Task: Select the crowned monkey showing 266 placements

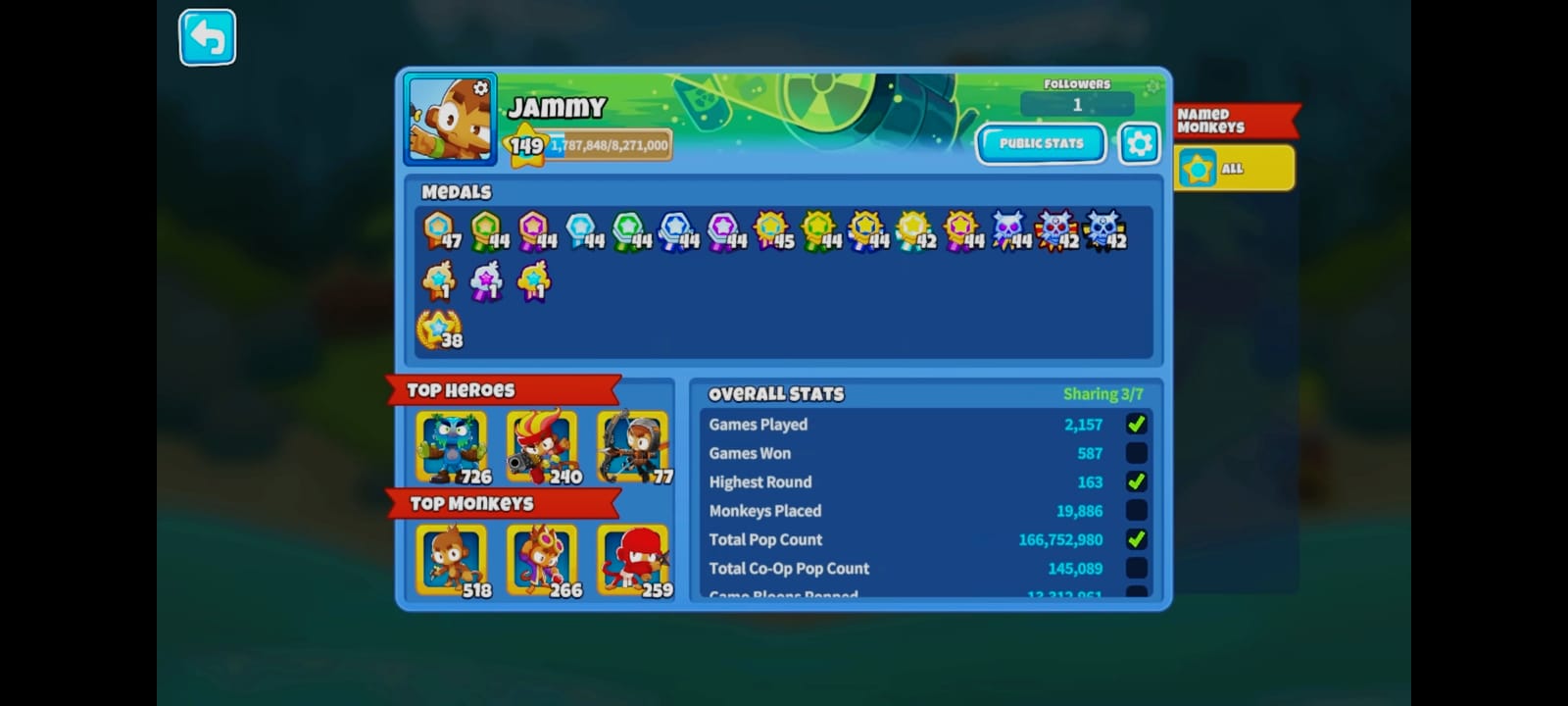Action: 542,557
